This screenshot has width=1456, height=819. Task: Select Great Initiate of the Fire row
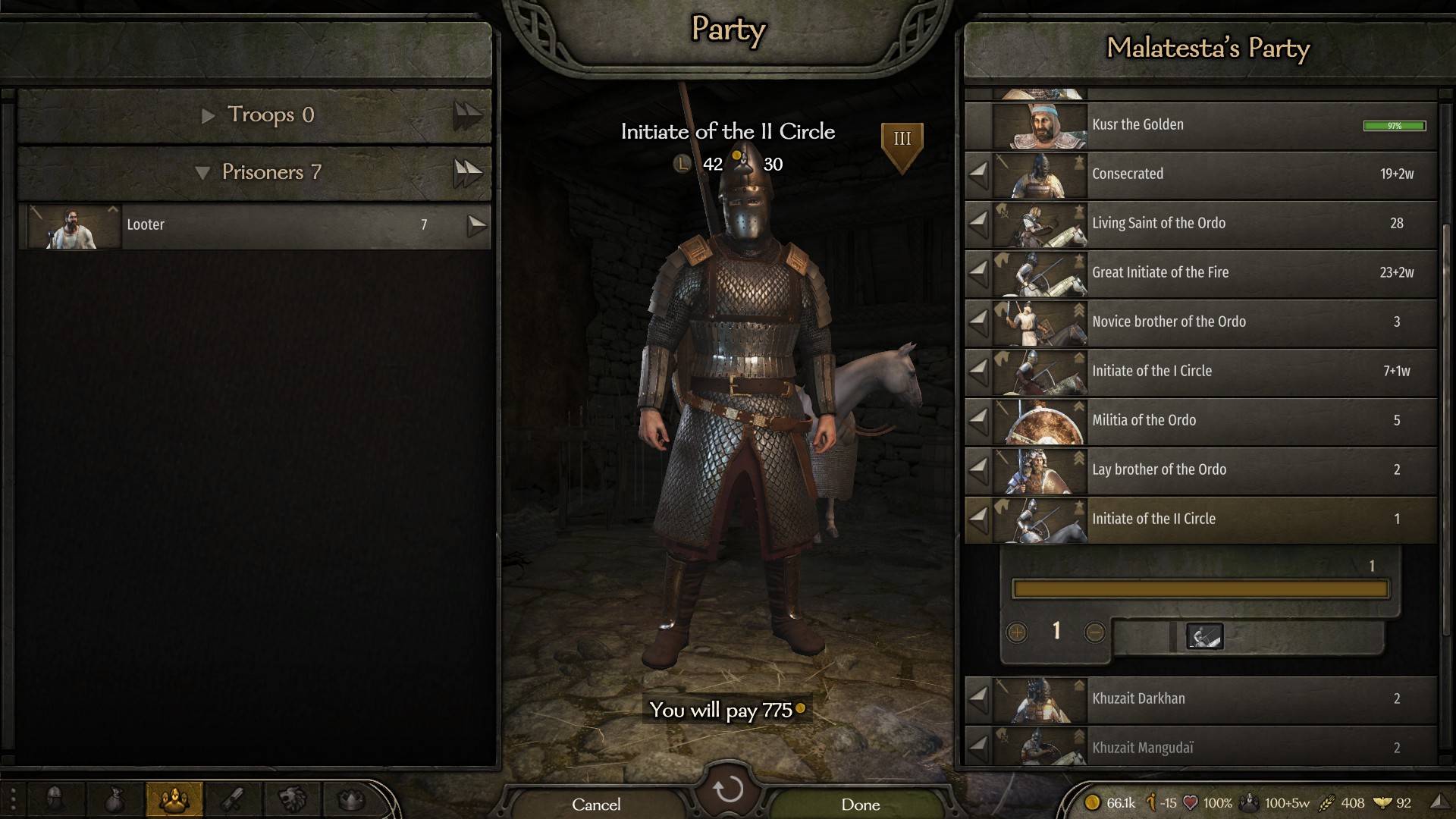[1213, 273]
